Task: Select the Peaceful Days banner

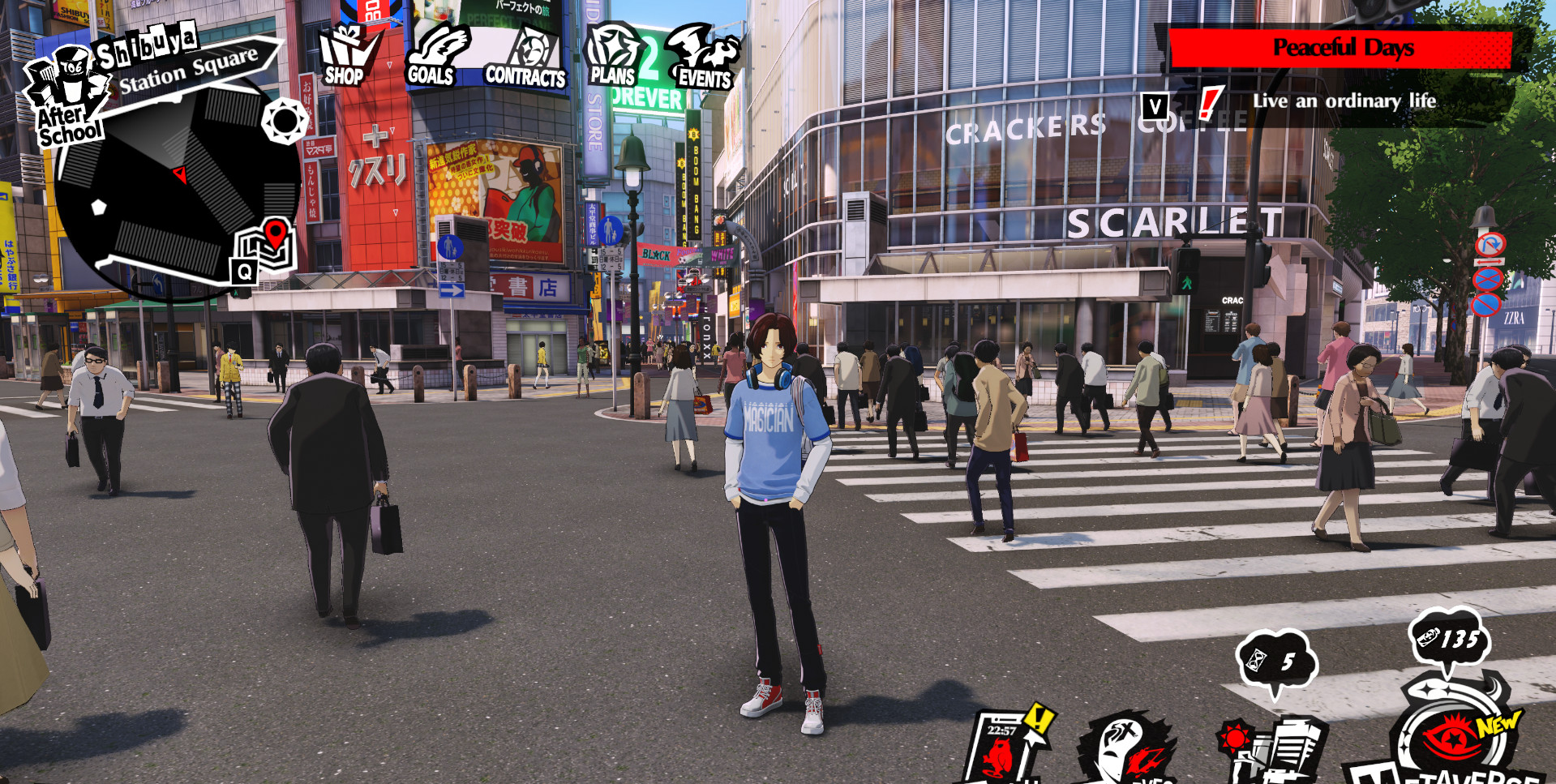Action: (x=1342, y=47)
